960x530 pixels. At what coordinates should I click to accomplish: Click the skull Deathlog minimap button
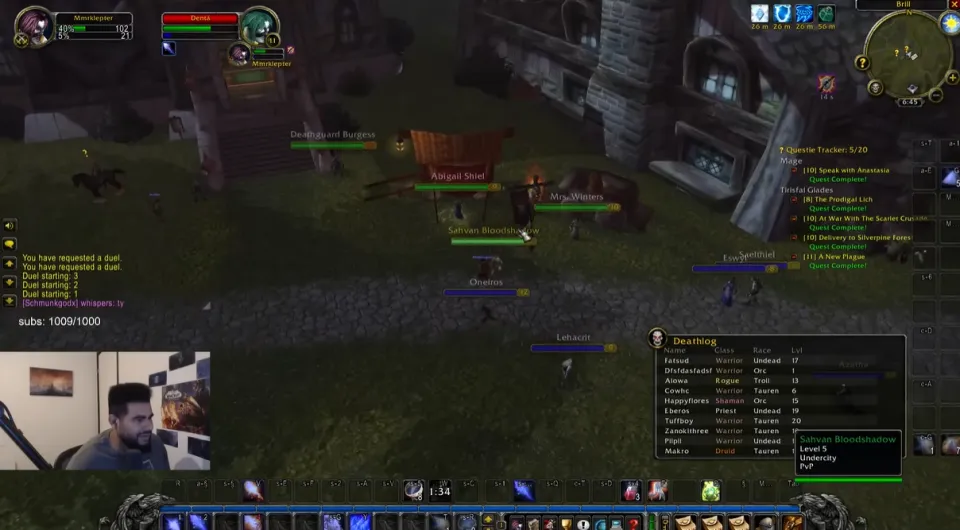pos(875,88)
